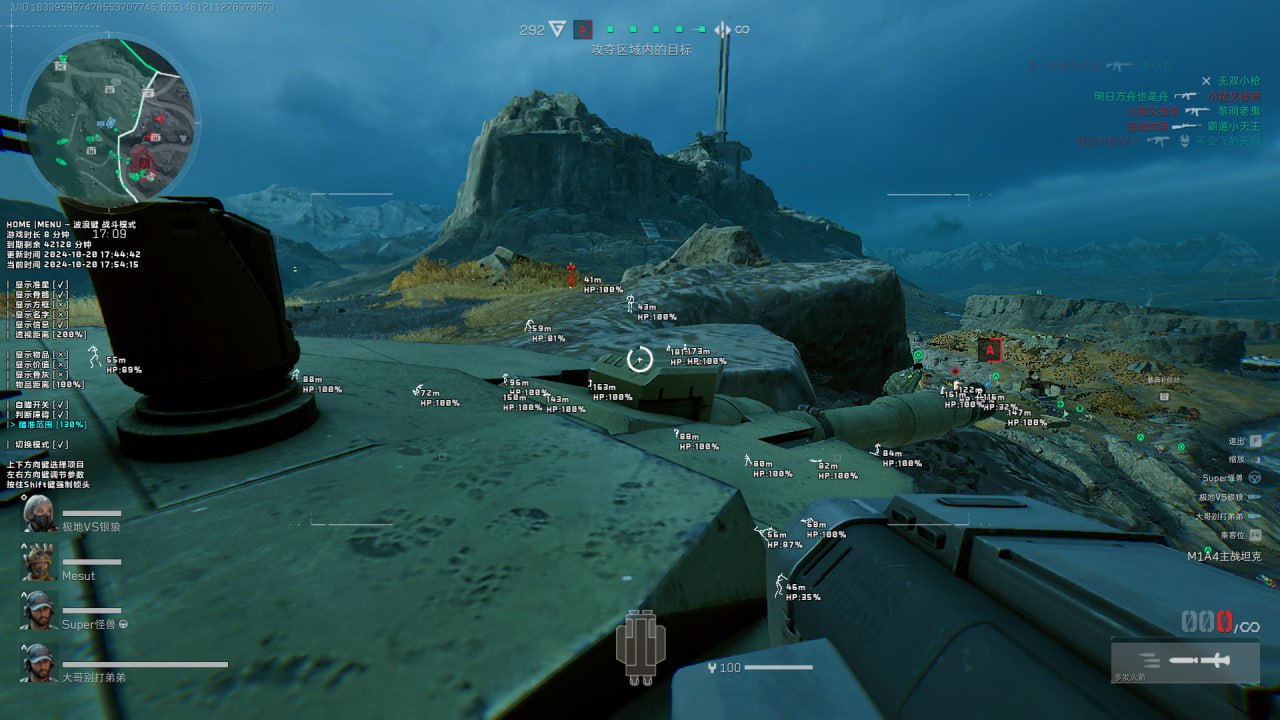Select the 物品距离 menu row
This screenshot has width=1280, height=720.
[50, 385]
